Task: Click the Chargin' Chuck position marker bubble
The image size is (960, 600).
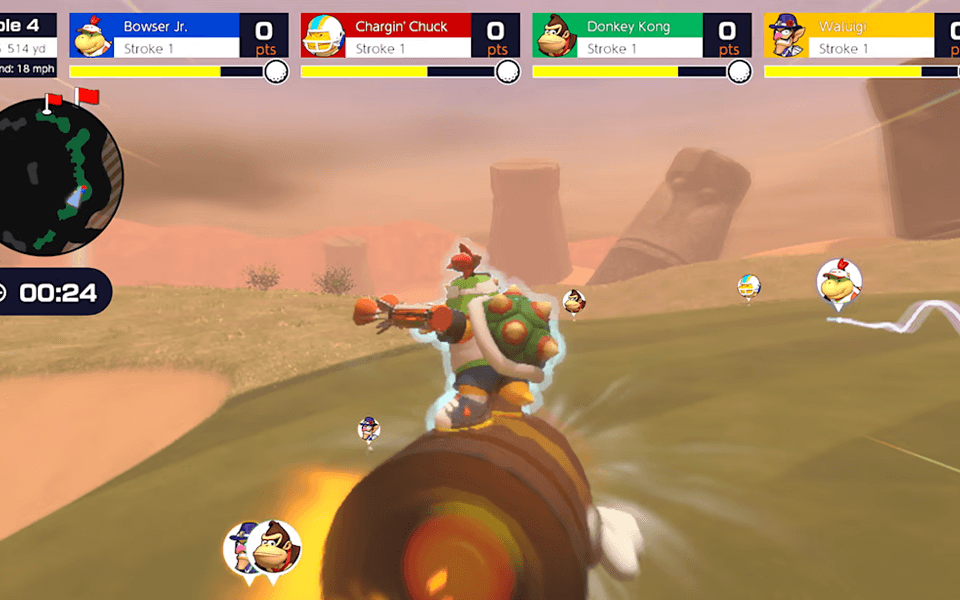Action: [x=749, y=287]
